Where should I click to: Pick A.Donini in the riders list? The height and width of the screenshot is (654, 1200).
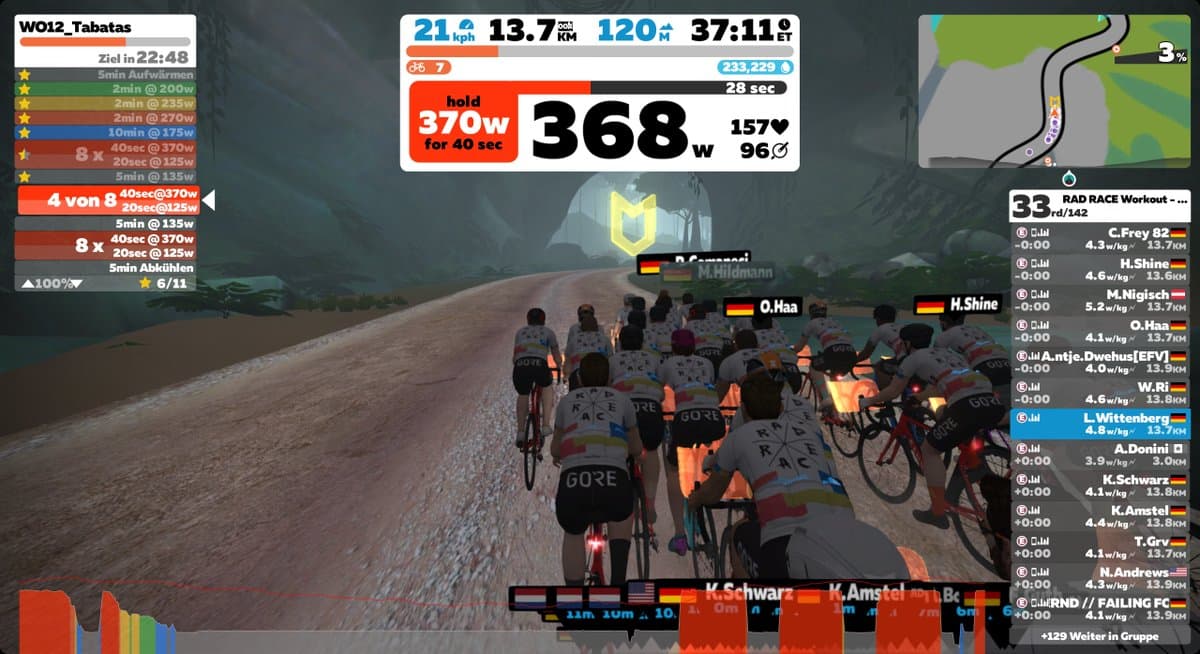tap(1099, 454)
